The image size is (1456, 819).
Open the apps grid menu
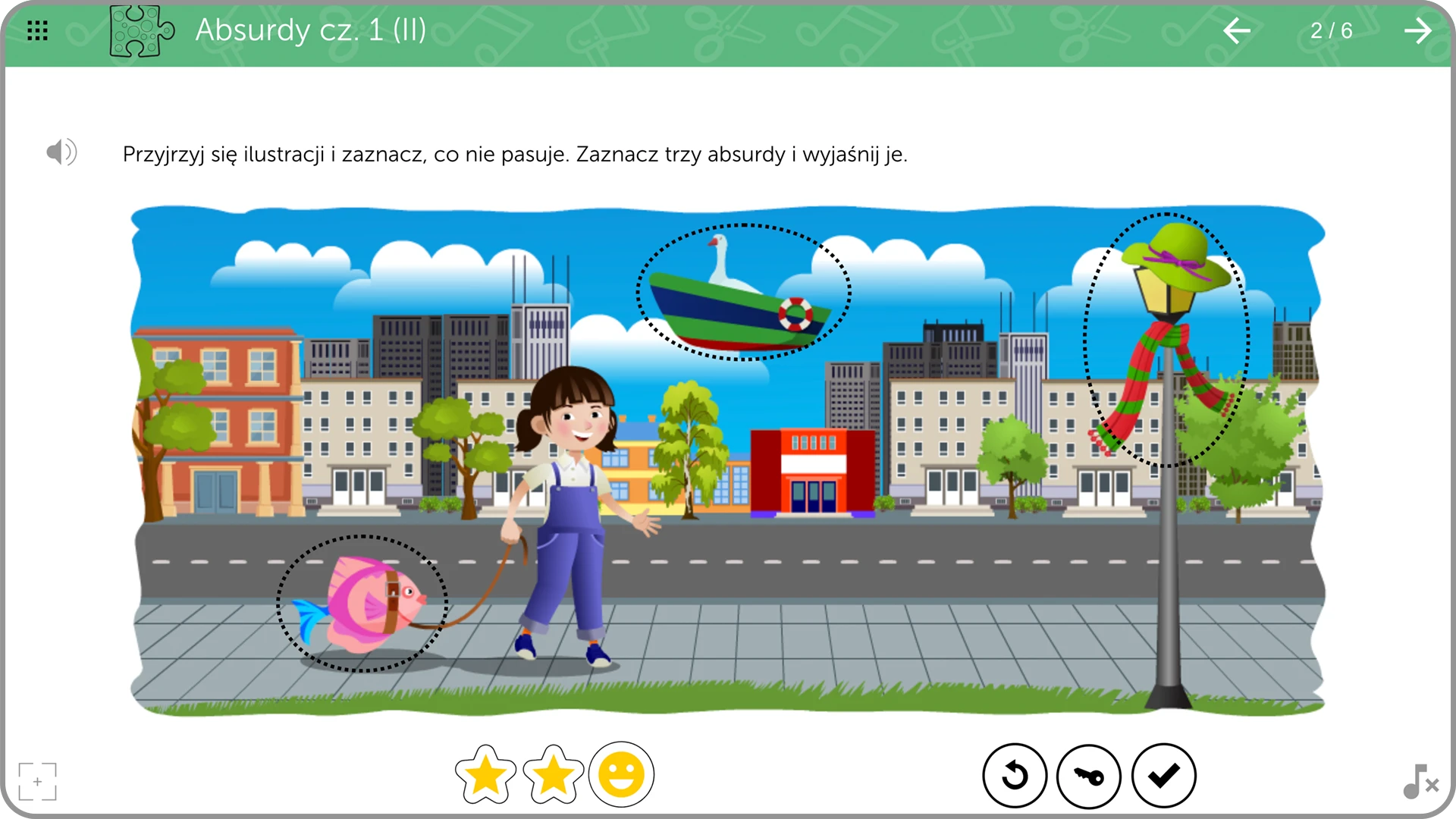coord(36,30)
